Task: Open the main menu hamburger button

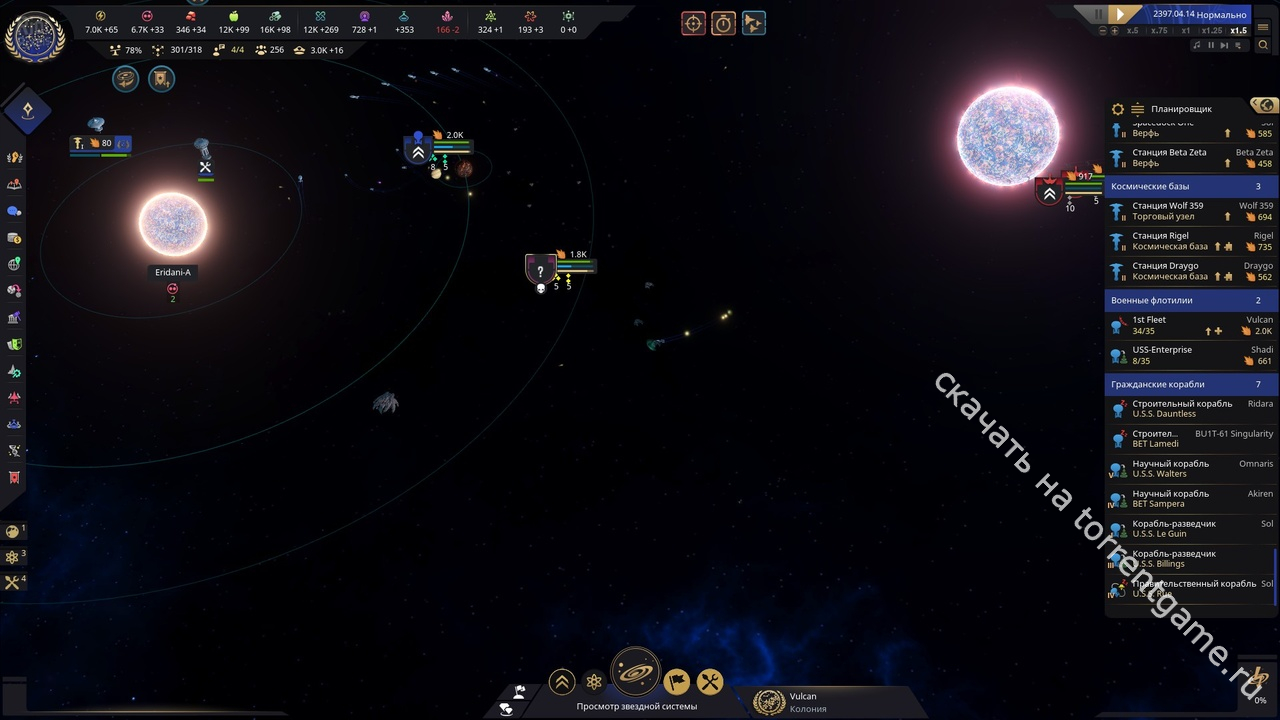Action: tap(1265, 30)
